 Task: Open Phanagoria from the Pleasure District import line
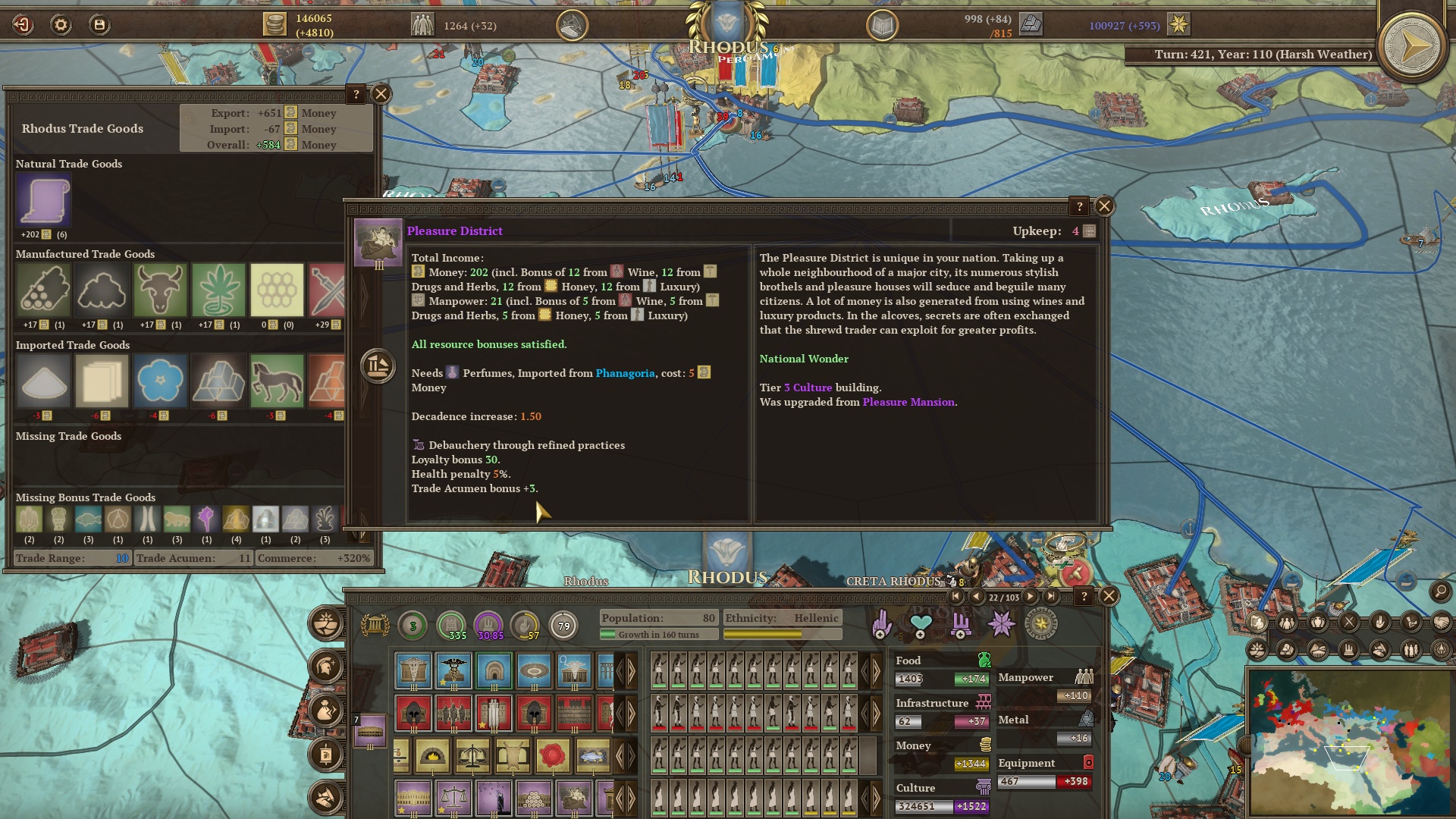tap(625, 373)
